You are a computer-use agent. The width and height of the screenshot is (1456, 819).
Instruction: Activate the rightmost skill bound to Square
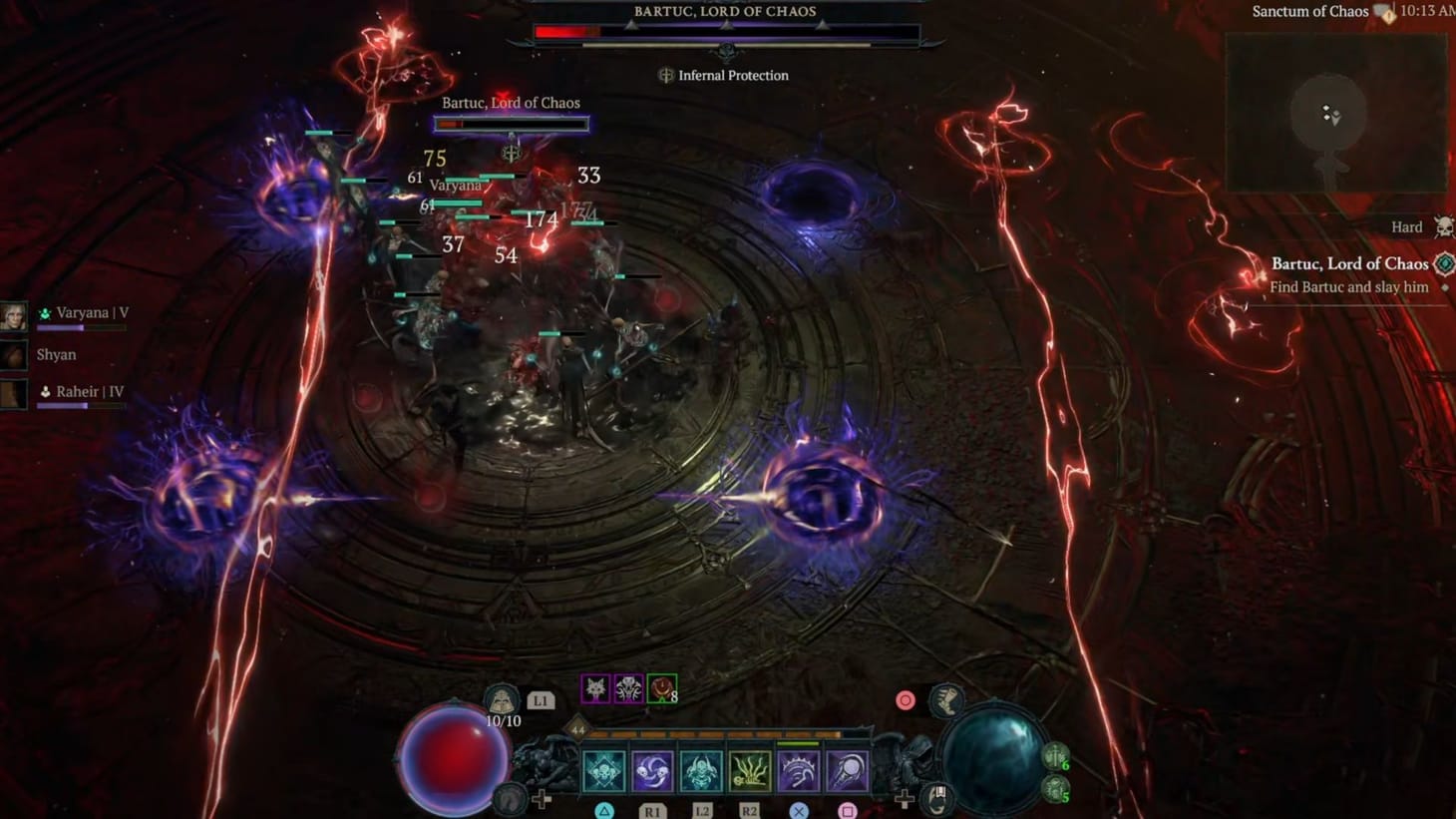tap(846, 769)
